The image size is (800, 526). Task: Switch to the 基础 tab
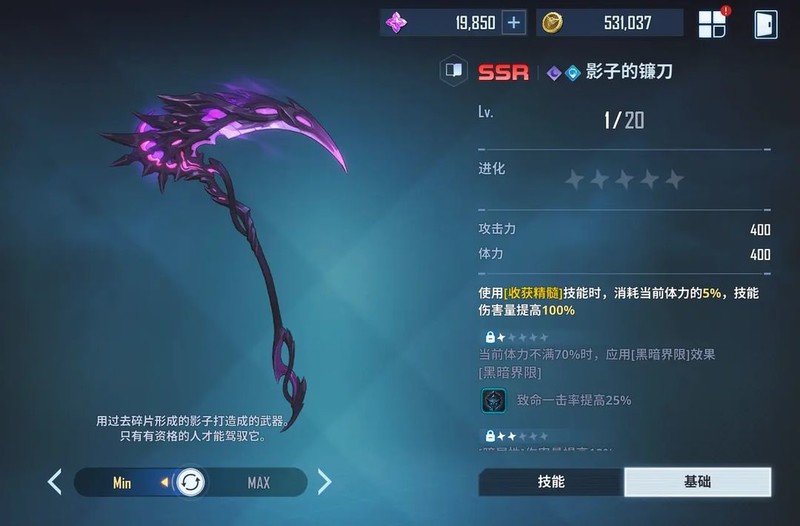pos(697,481)
